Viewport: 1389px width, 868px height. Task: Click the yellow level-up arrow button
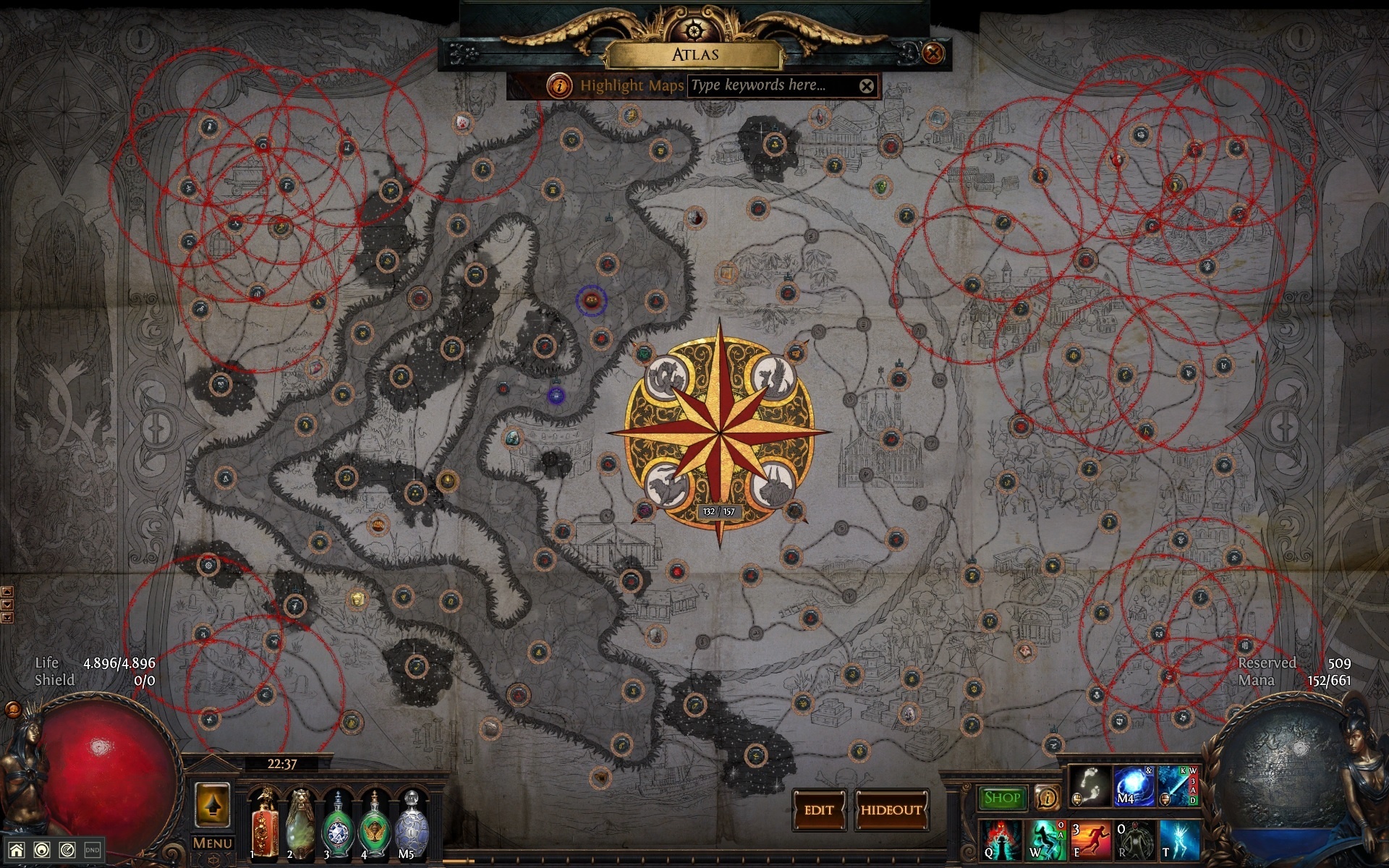click(213, 804)
